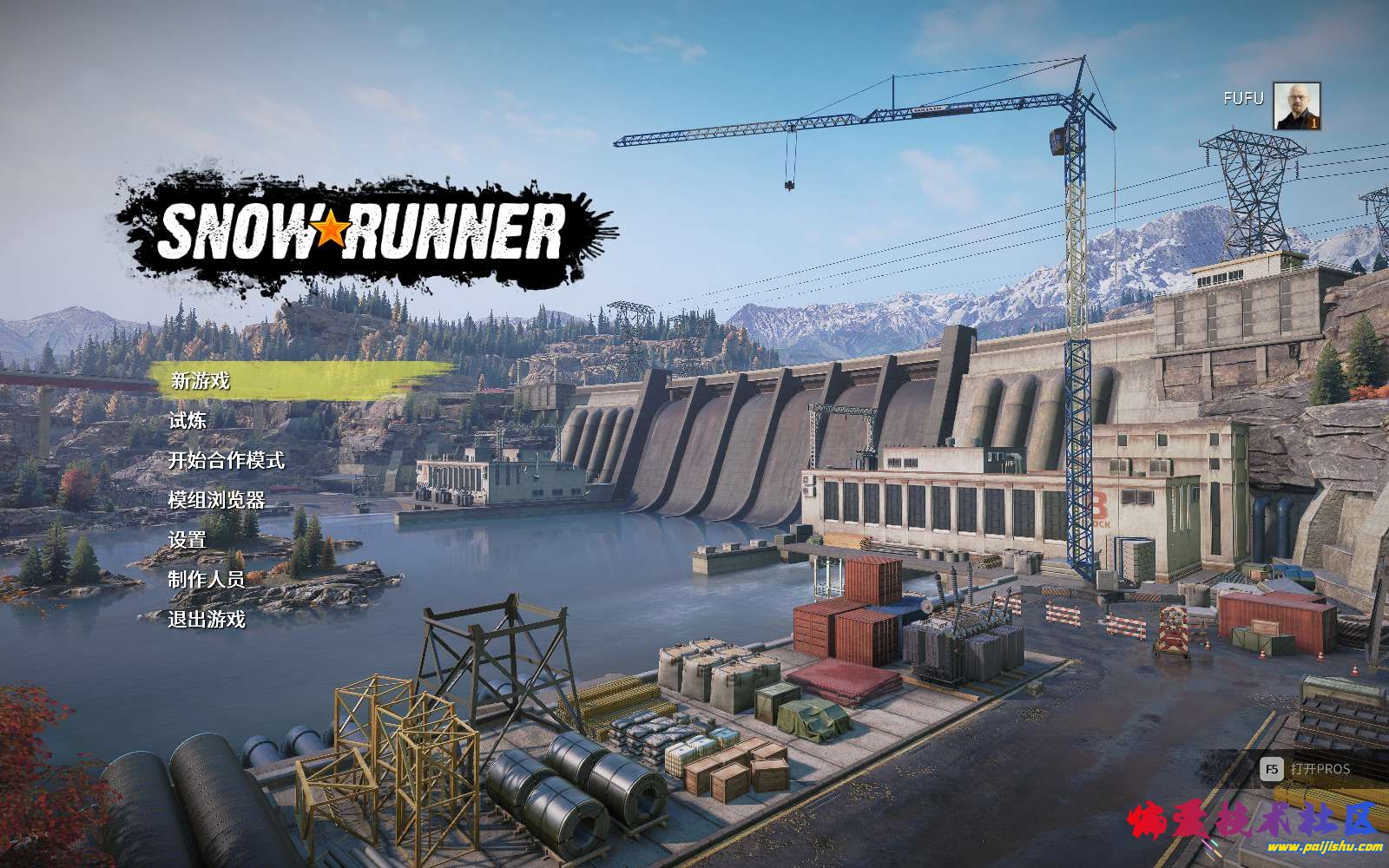Image resolution: width=1389 pixels, height=868 pixels.
Task: Click the FUFU player profile avatar
Action: click(1296, 106)
